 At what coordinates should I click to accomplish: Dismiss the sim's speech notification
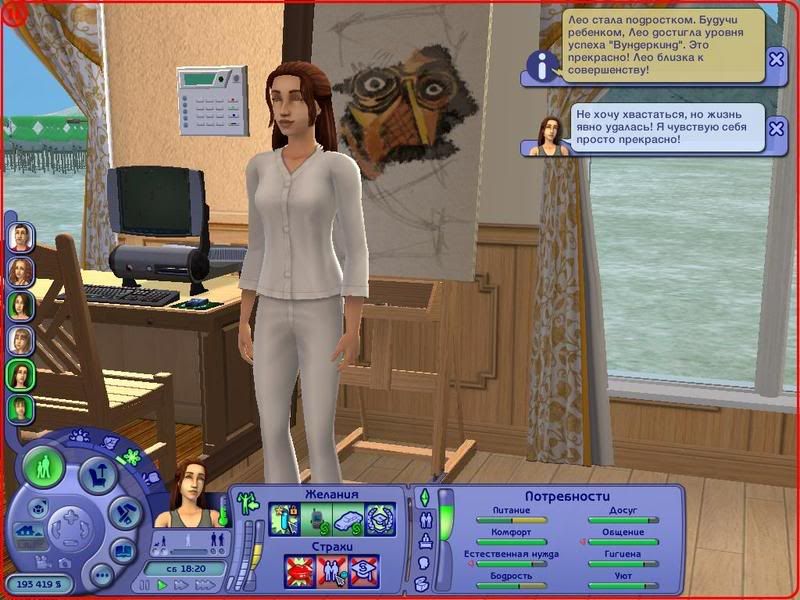click(777, 129)
